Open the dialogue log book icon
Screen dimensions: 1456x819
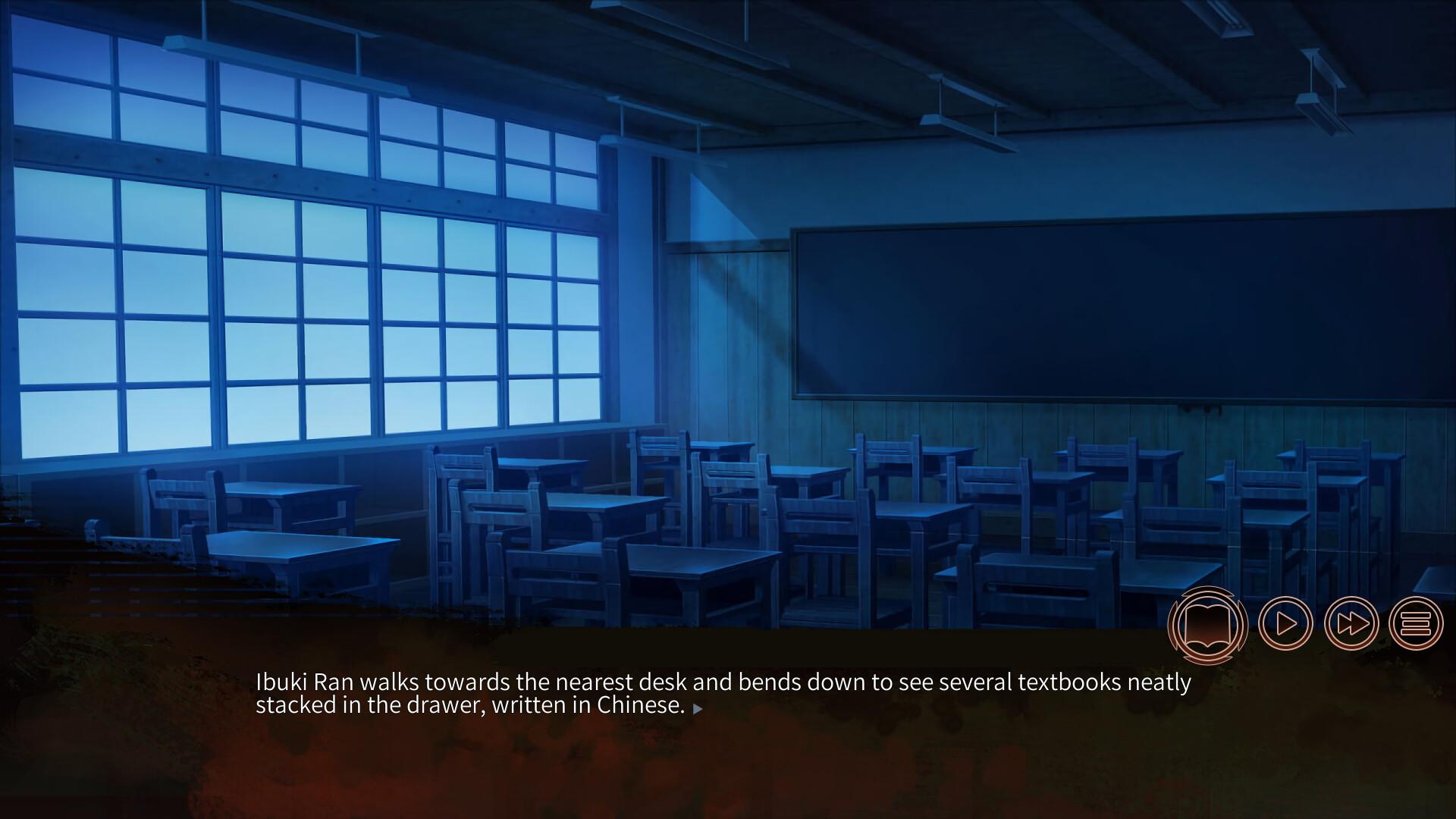tap(1208, 625)
